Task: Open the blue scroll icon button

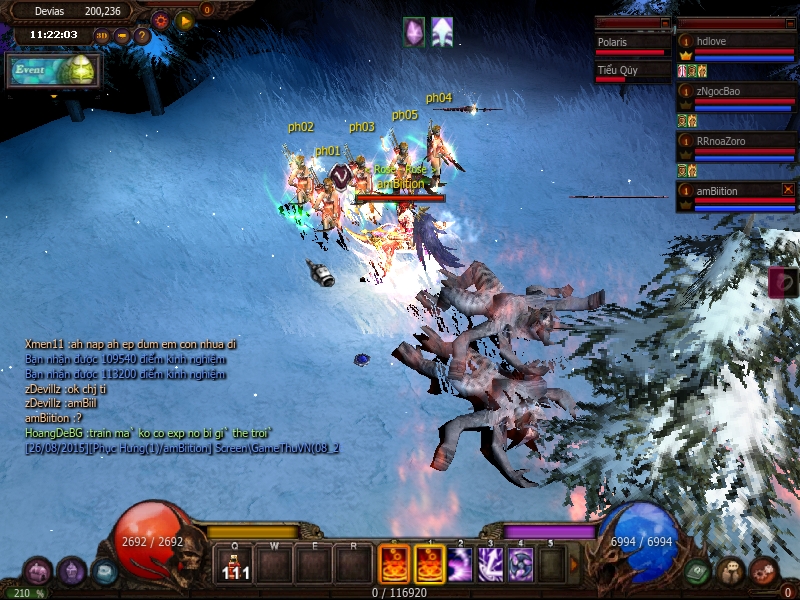Action: [x=104, y=571]
